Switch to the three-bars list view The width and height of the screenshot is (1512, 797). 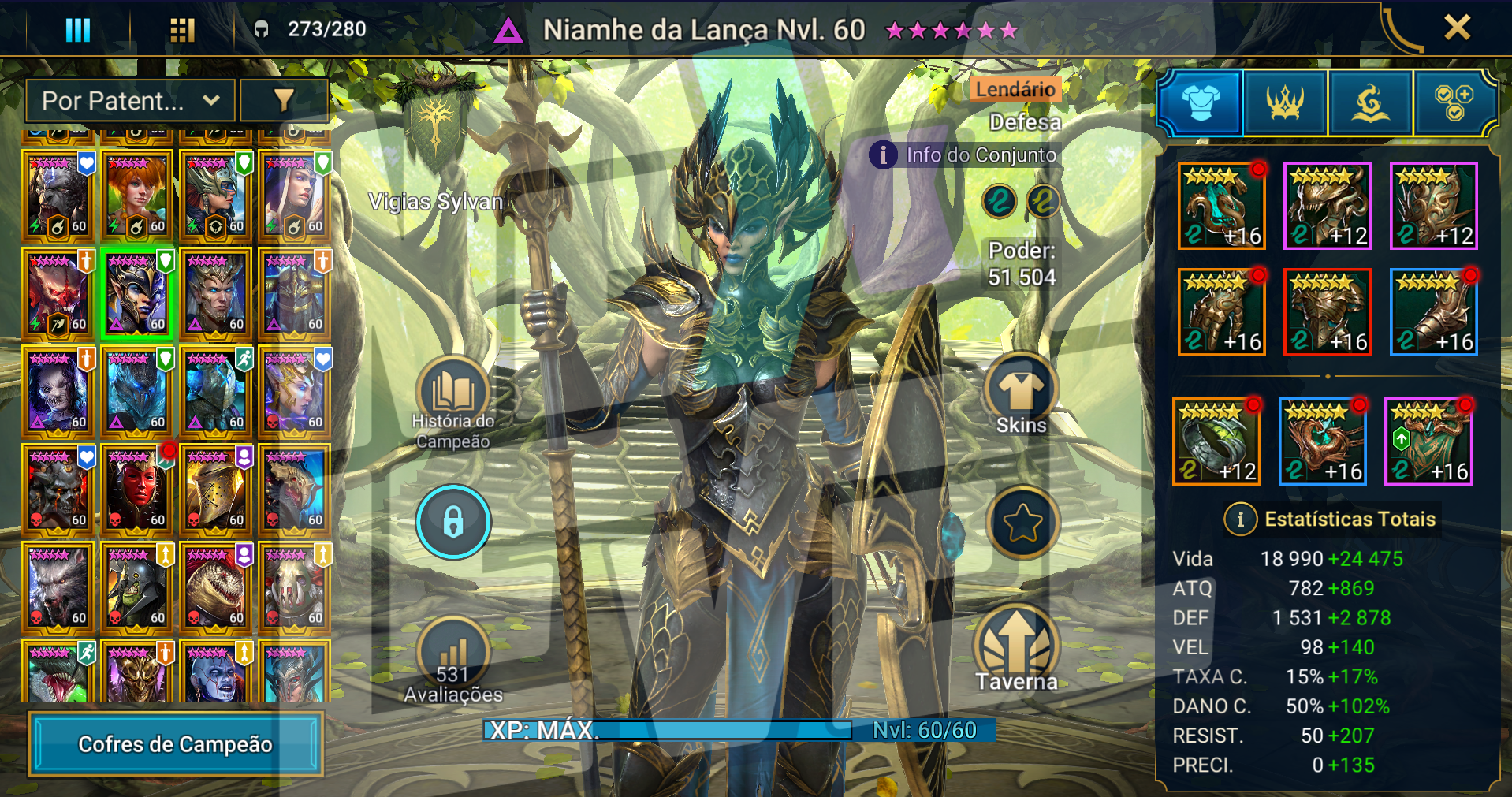pyautogui.click(x=77, y=30)
